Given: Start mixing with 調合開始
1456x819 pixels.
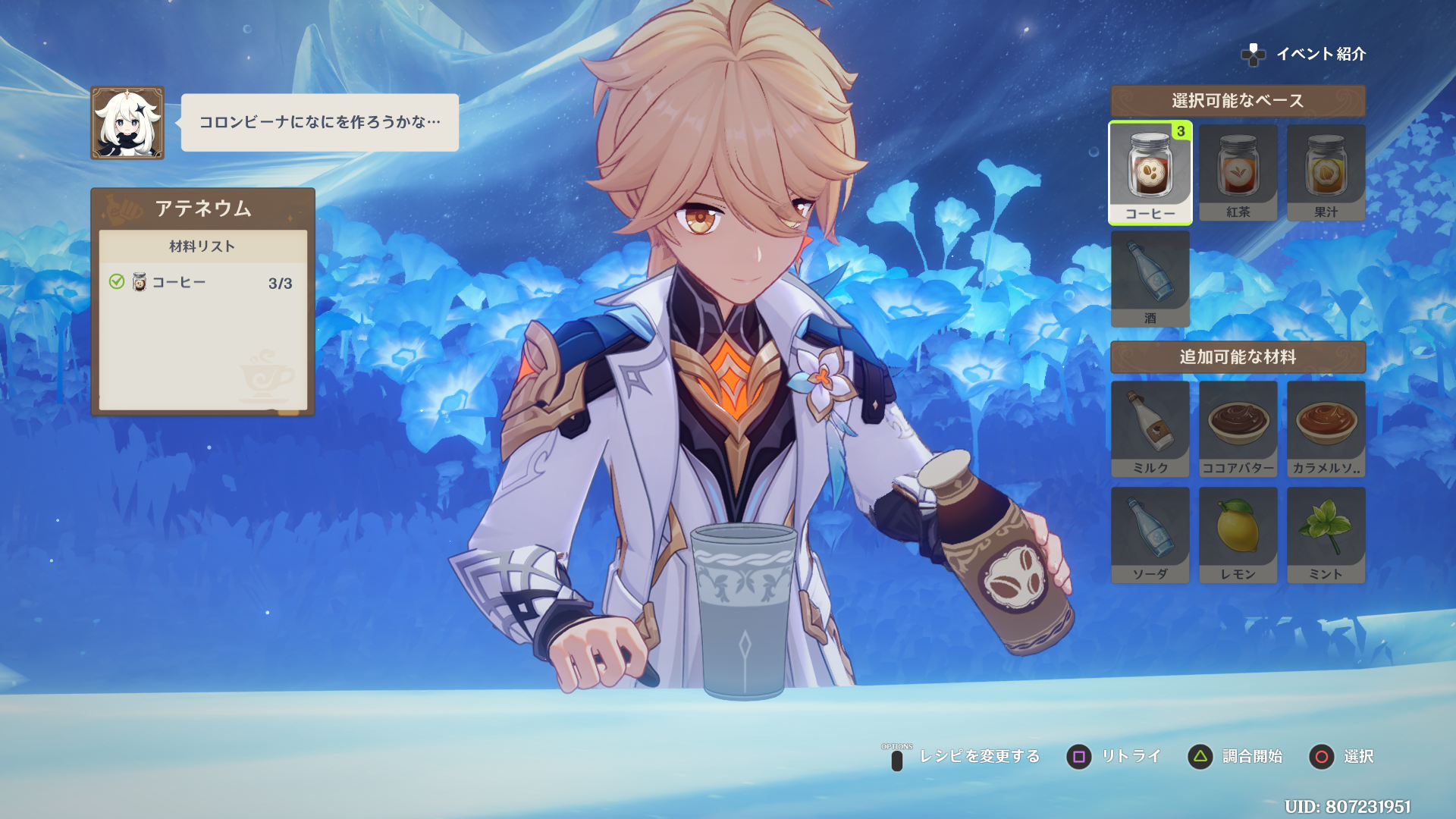Looking at the screenshot, I should [1235, 756].
